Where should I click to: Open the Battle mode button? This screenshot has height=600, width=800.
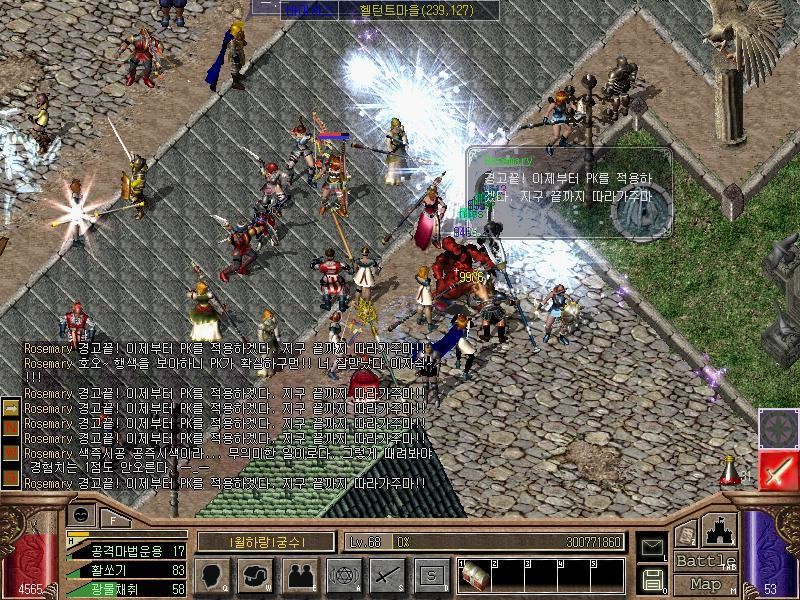(706, 561)
